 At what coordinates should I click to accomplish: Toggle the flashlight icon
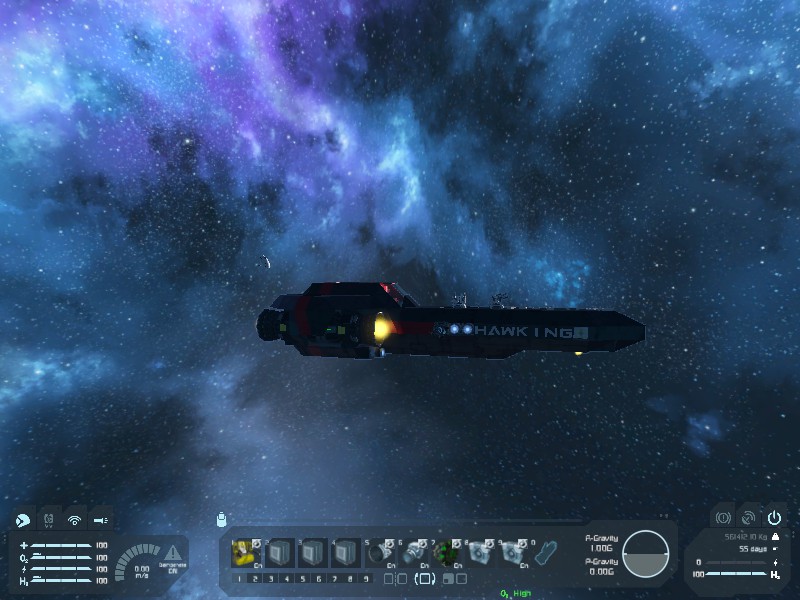tap(101, 520)
